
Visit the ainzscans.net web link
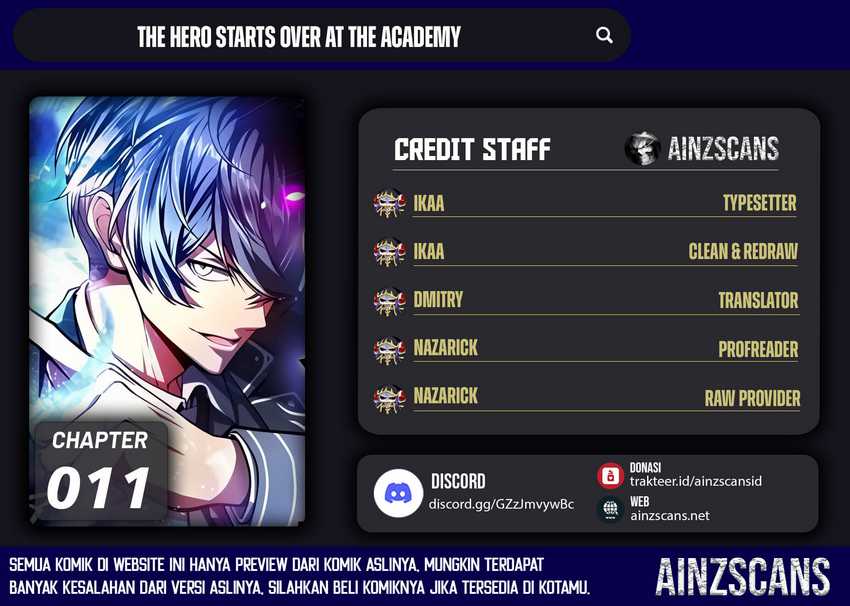point(669,515)
